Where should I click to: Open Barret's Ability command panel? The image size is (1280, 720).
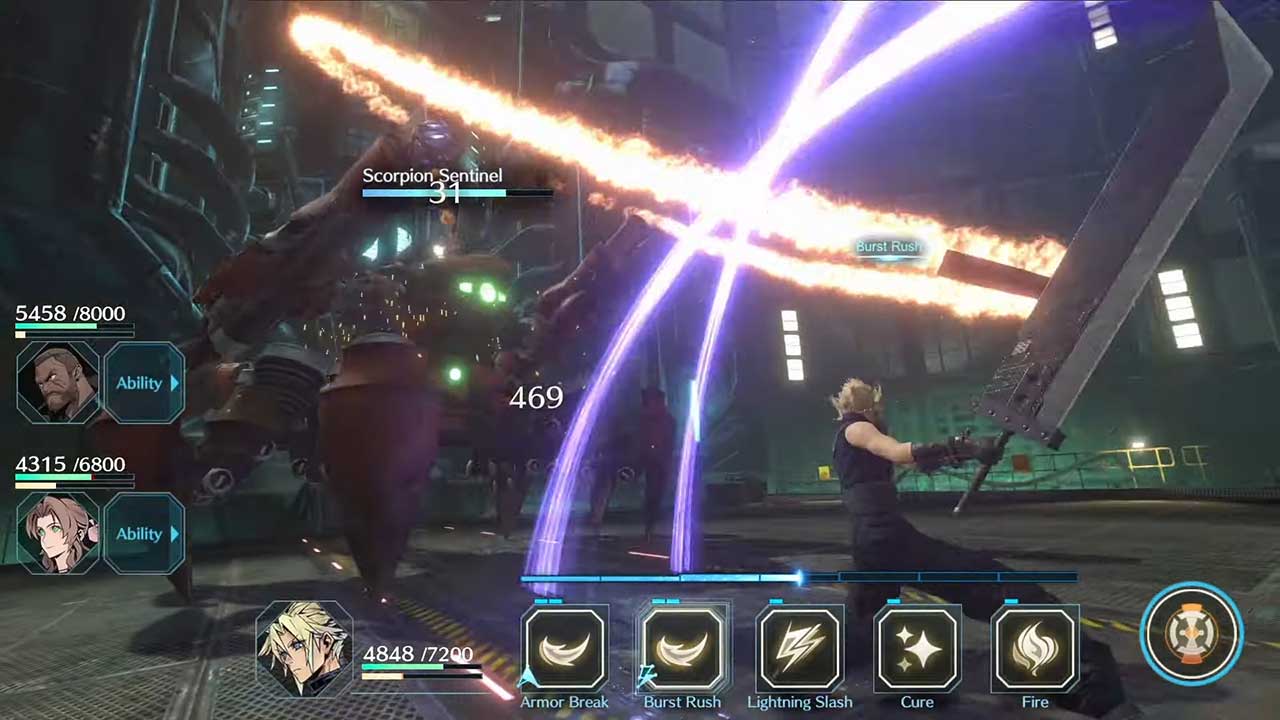click(145, 383)
